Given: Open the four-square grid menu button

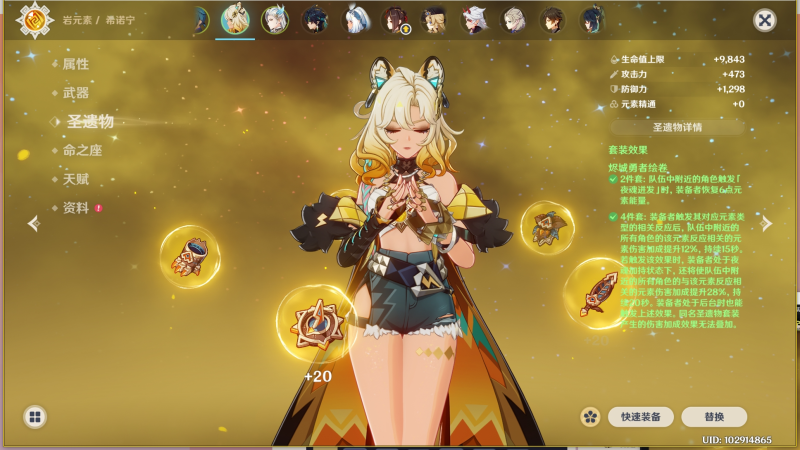Looking at the screenshot, I should [35, 416].
